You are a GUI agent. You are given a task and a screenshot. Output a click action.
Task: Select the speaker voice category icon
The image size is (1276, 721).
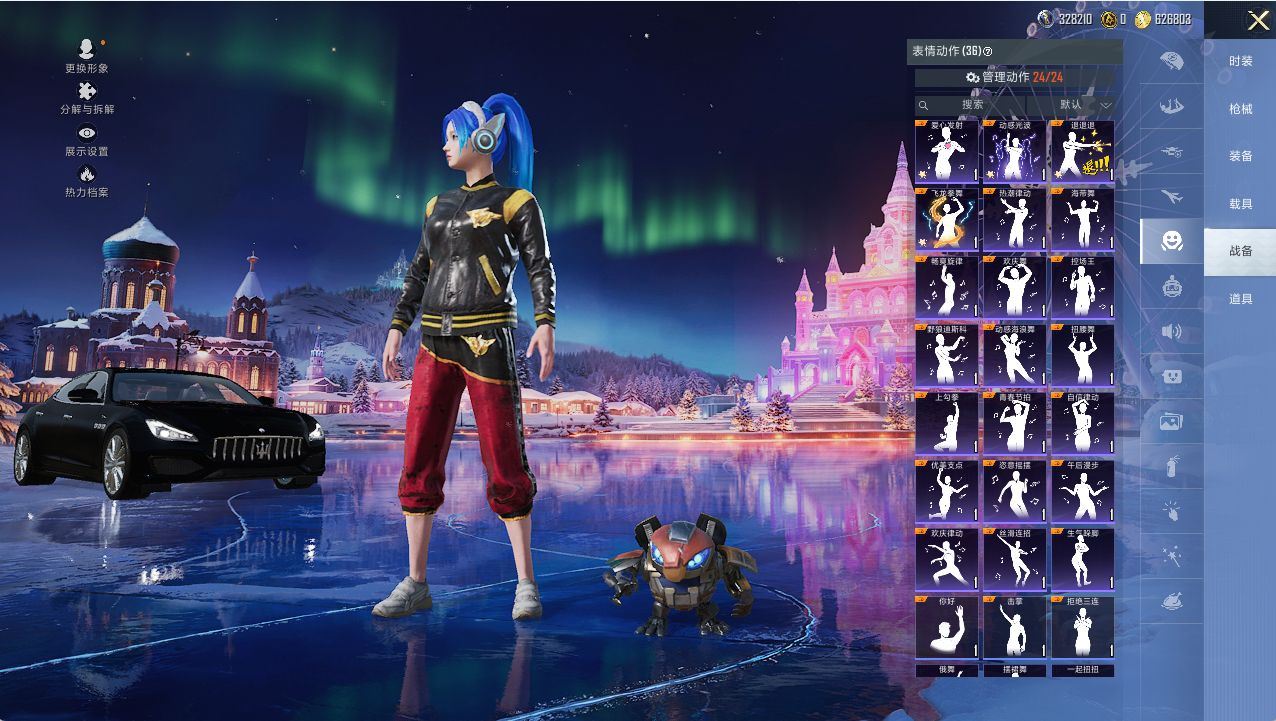click(1171, 331)
